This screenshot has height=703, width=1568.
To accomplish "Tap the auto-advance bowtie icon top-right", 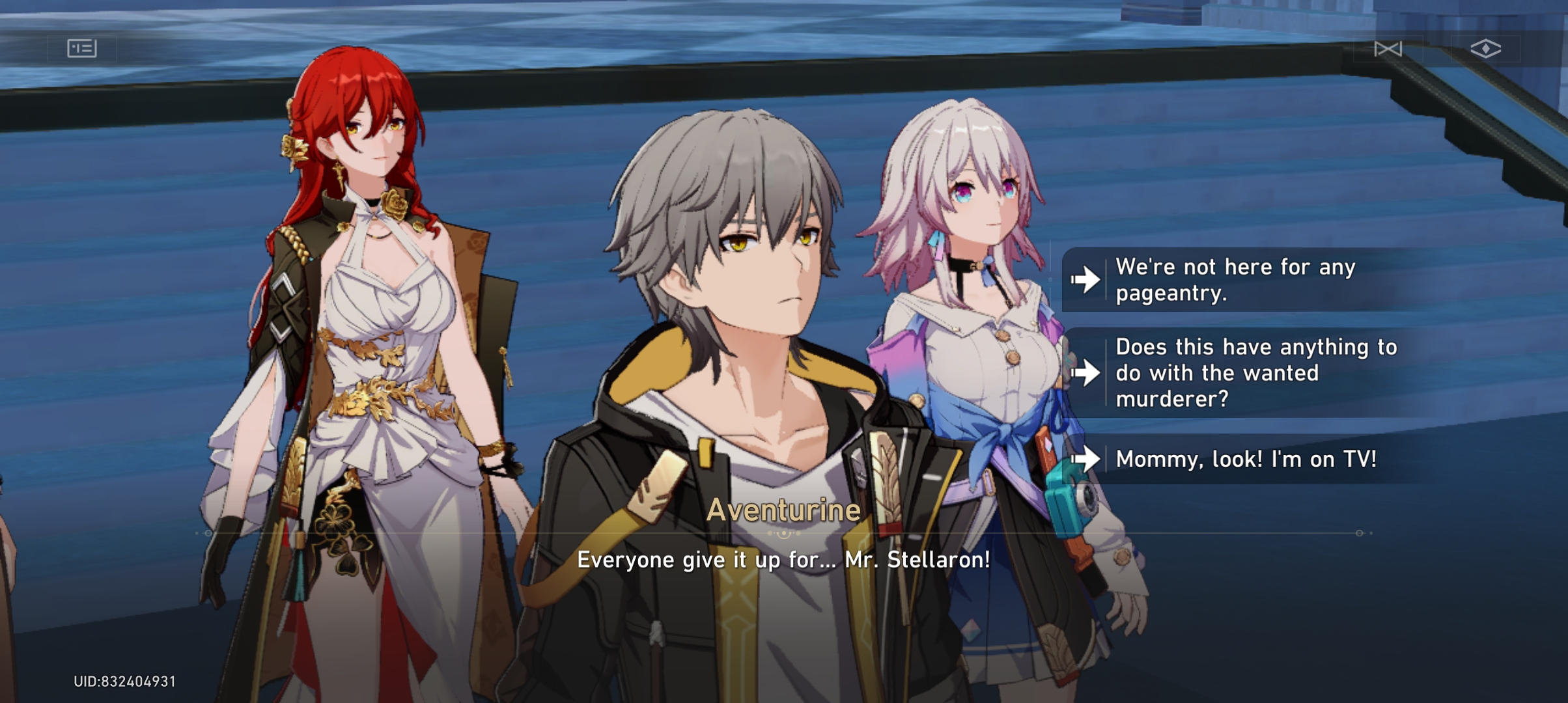I will point(1389,48).
